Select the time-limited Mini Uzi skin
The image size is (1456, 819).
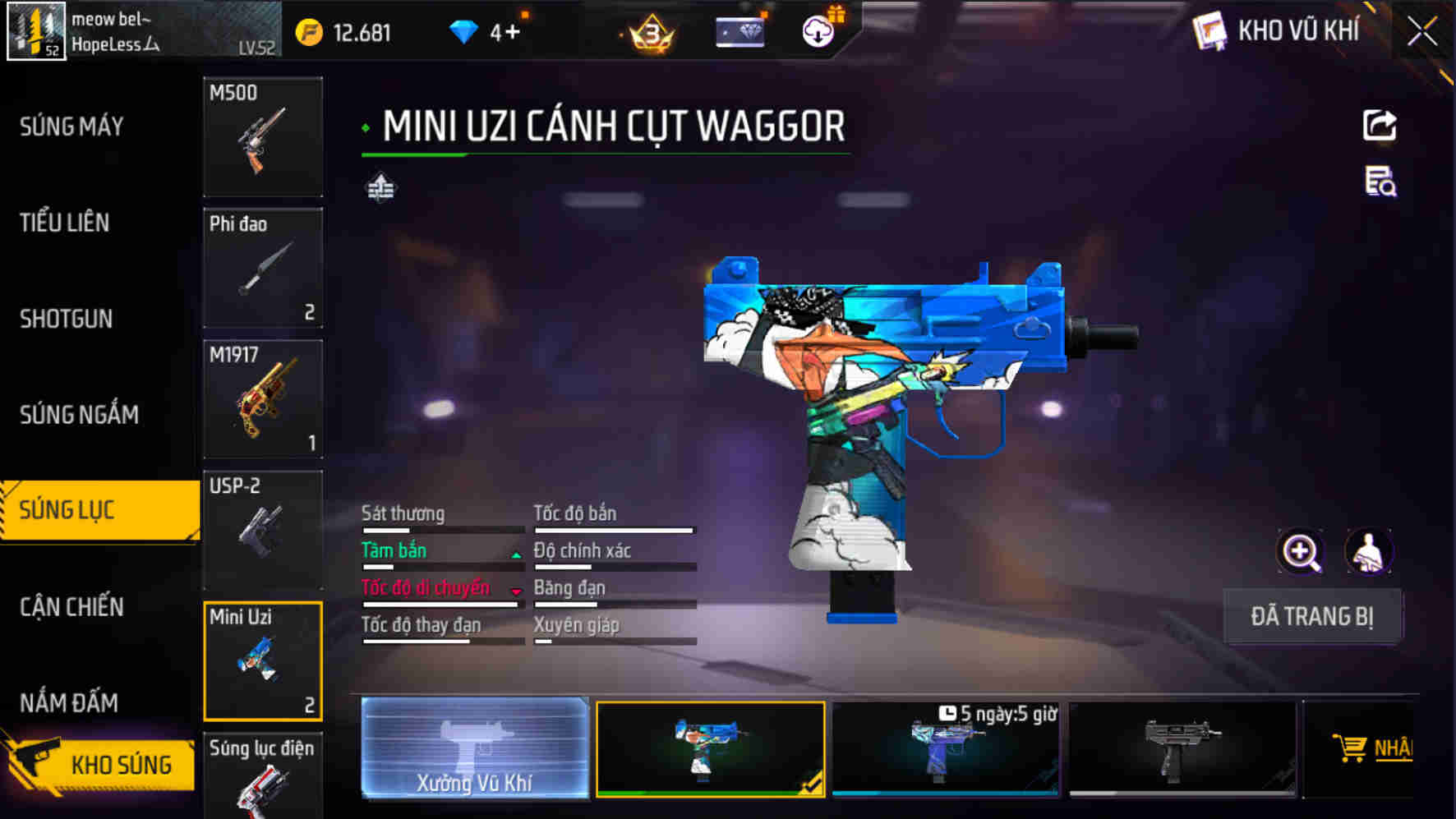(x=945, y=748)
